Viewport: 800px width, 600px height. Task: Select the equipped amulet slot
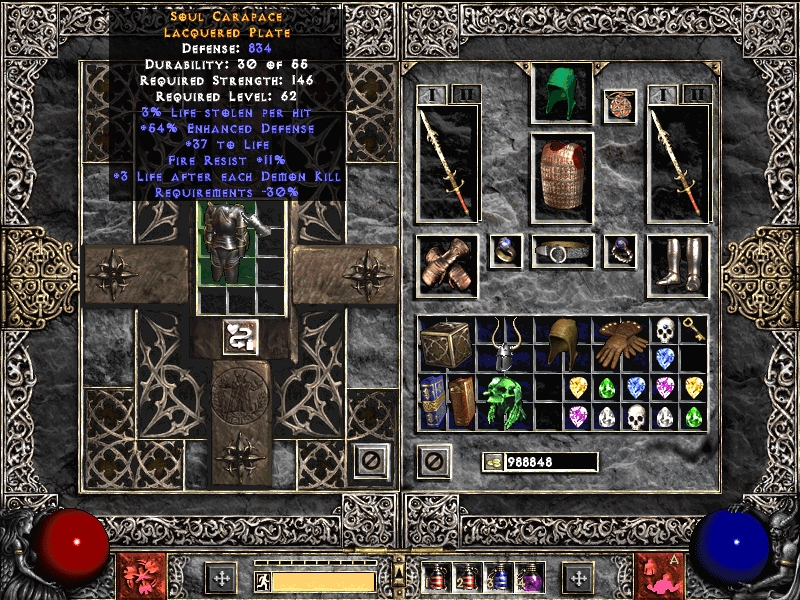[620, 107]
